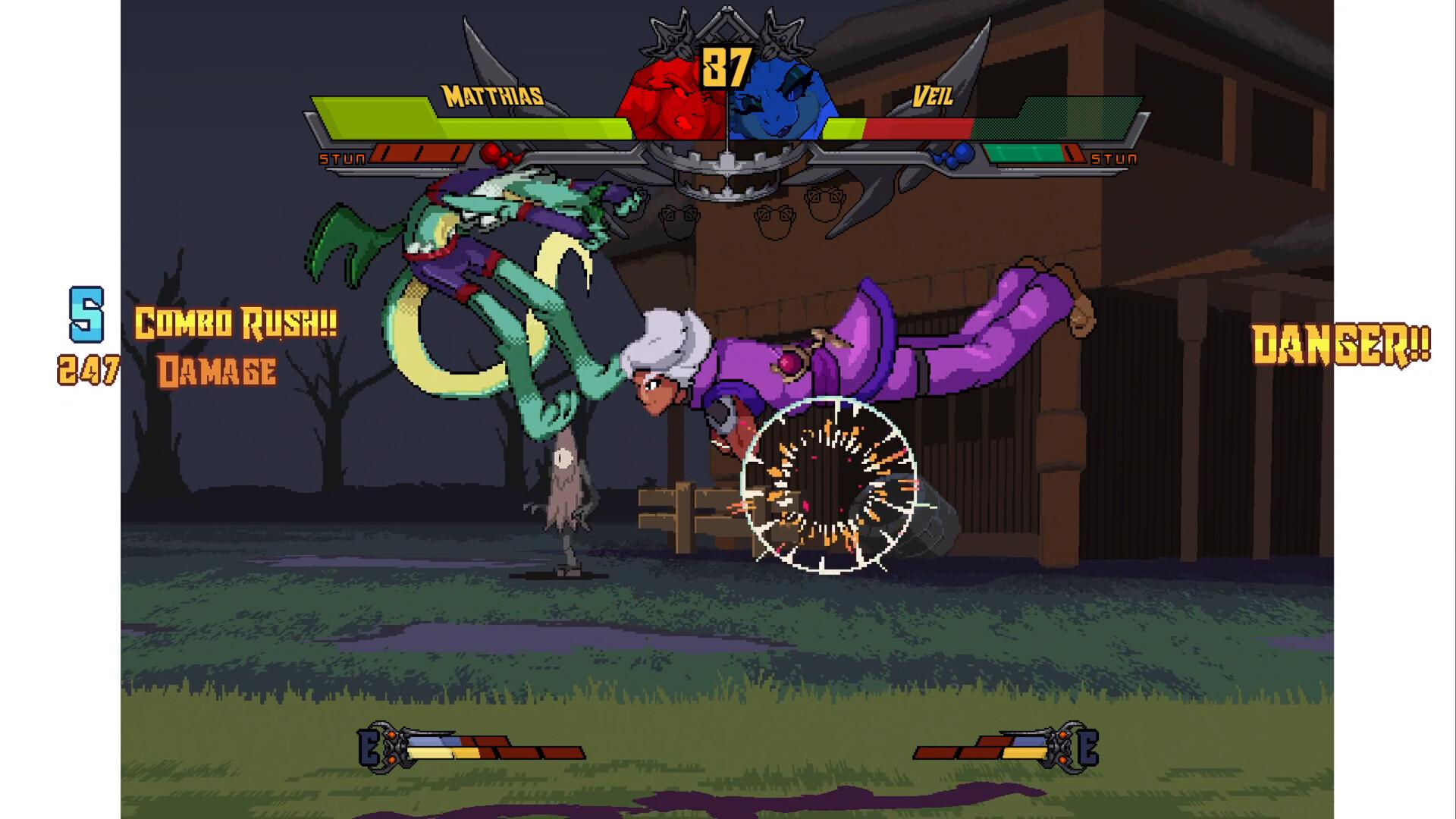Click the silver crown emblem atop the HUD
This screenshot has width=1456, height=819.
(x=726, y=23)
